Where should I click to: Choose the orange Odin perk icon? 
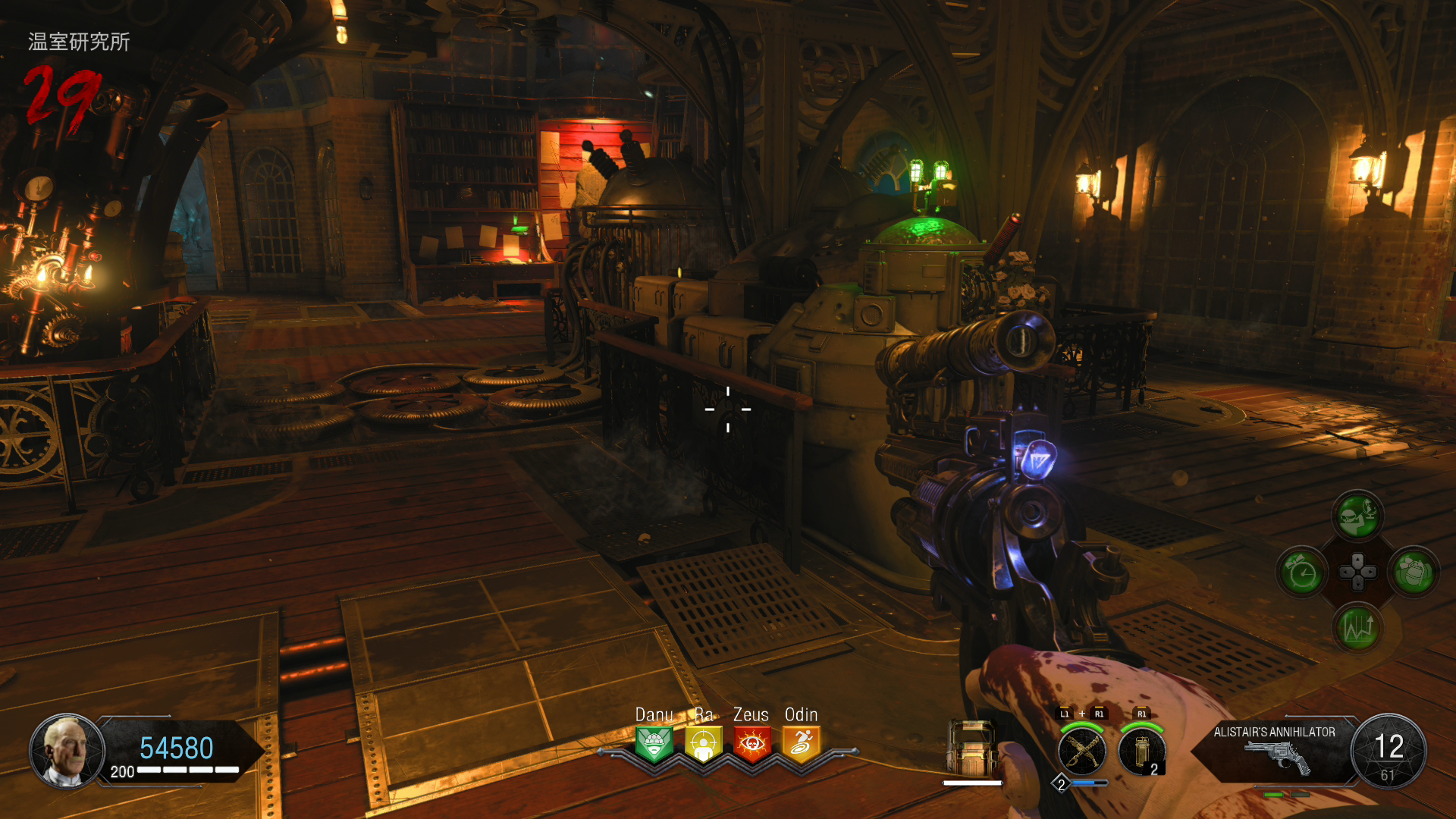coord(801,744)
